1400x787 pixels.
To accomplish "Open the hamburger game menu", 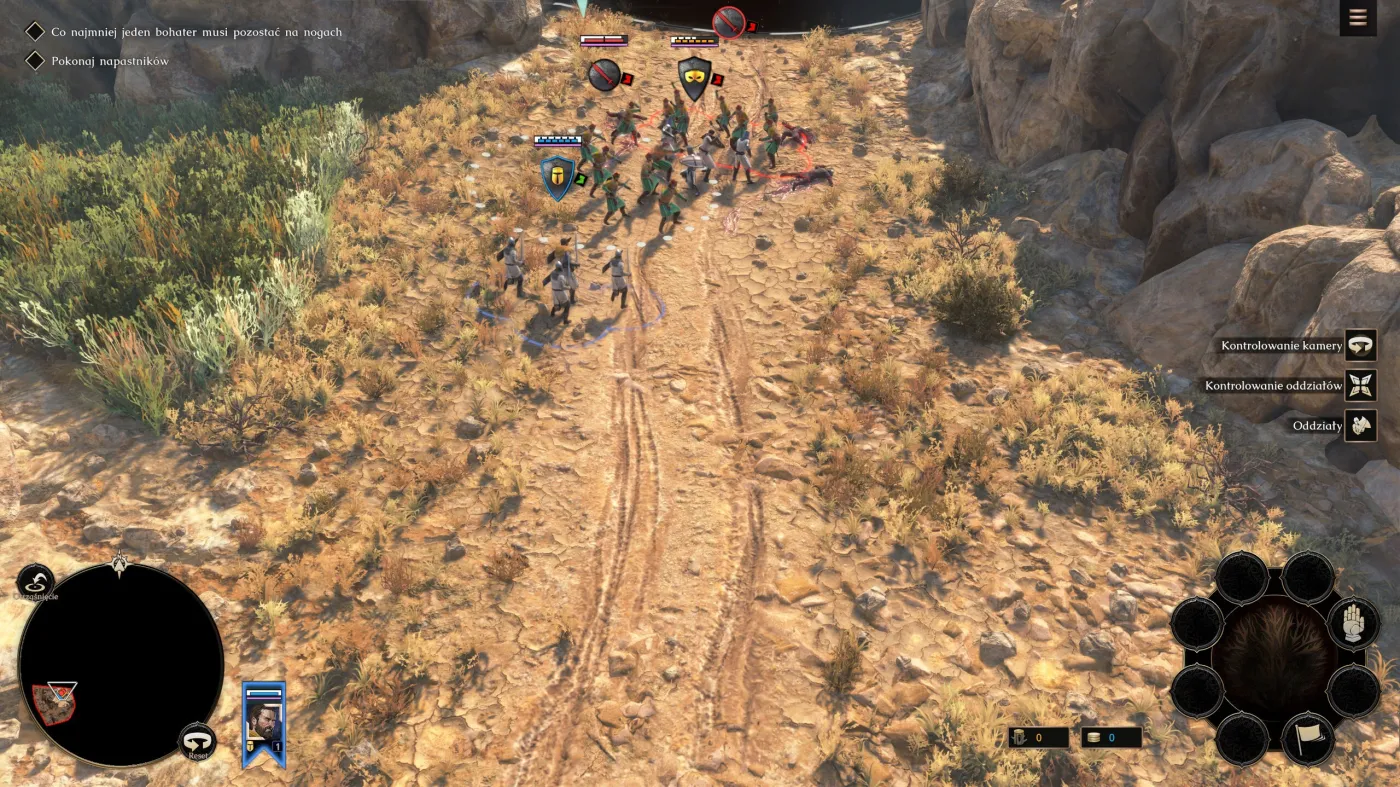I will pos(1357,18).
